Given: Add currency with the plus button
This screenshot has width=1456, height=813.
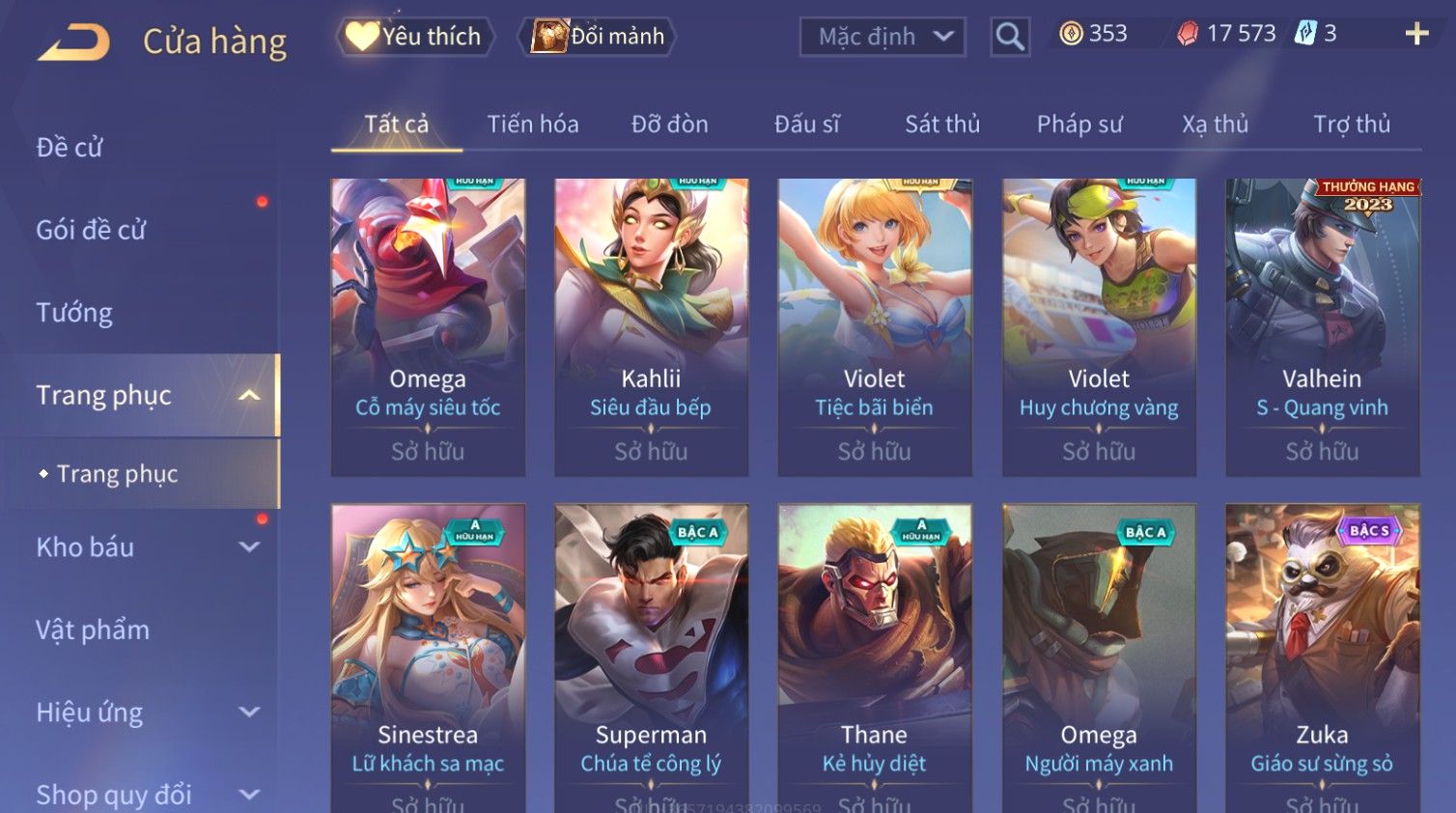Looking at the screenshot, I should (1416, 34).
